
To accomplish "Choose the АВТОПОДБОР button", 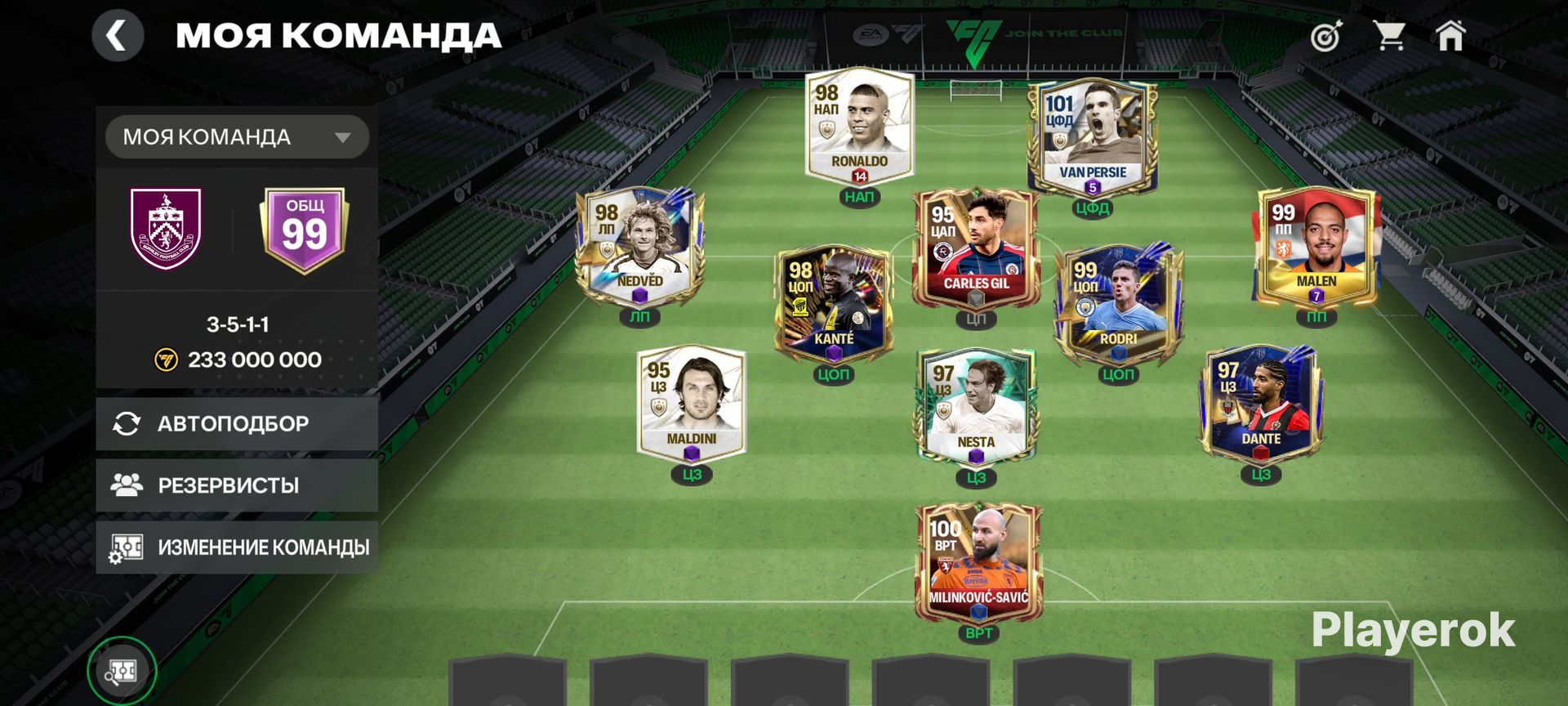I will coord(237,423).
